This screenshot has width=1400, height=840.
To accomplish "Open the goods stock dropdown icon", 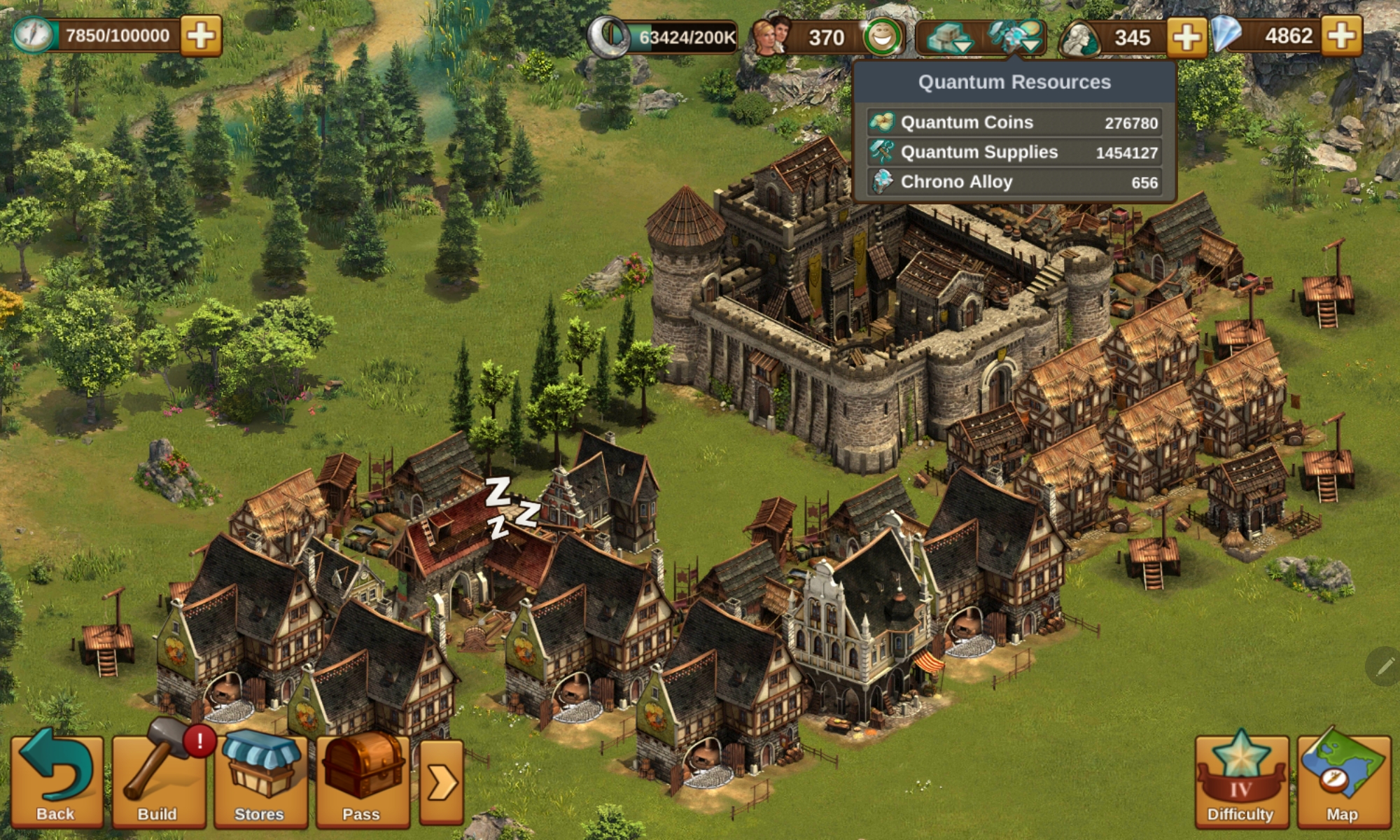I will pyautogui.click(x=948, y=37).
